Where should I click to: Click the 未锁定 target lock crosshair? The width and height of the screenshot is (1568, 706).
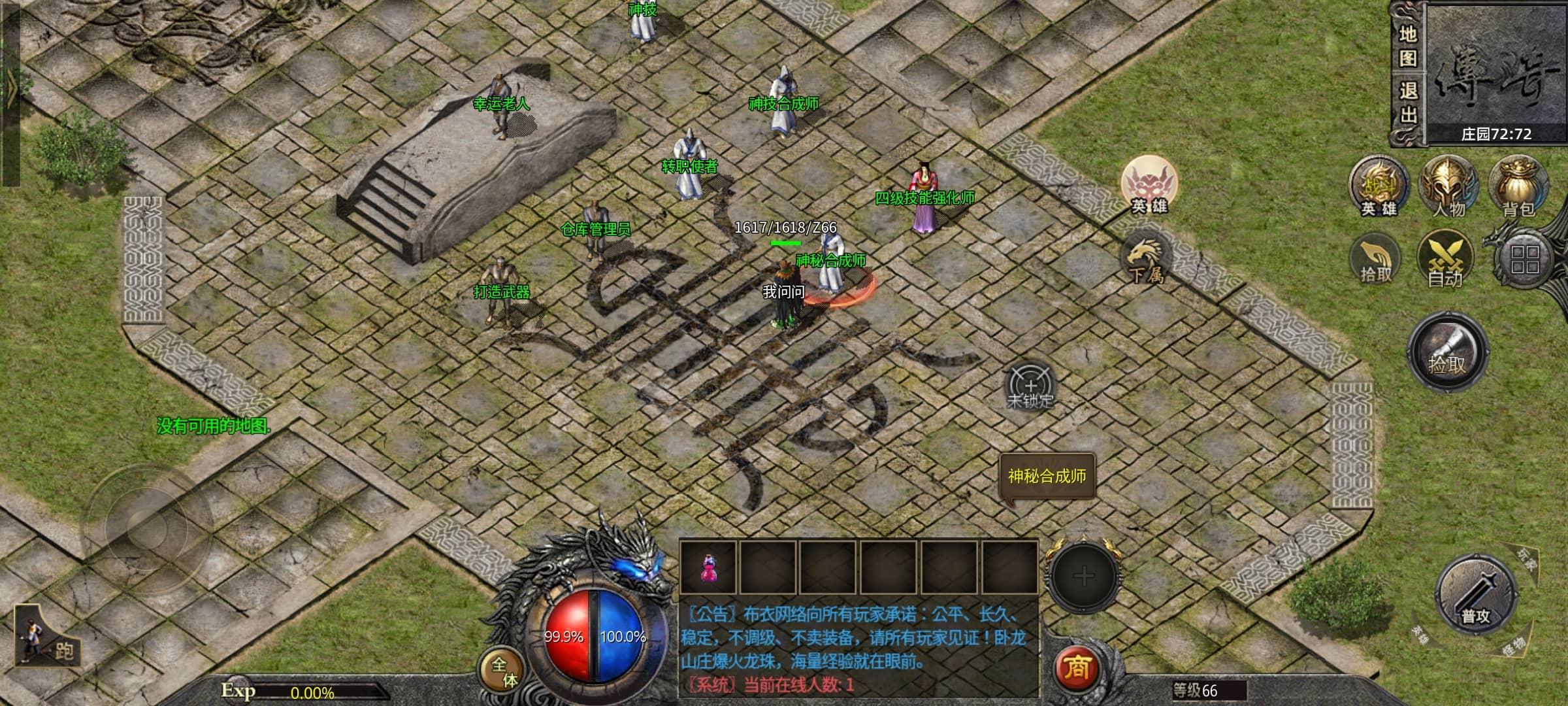[1030, 386]
